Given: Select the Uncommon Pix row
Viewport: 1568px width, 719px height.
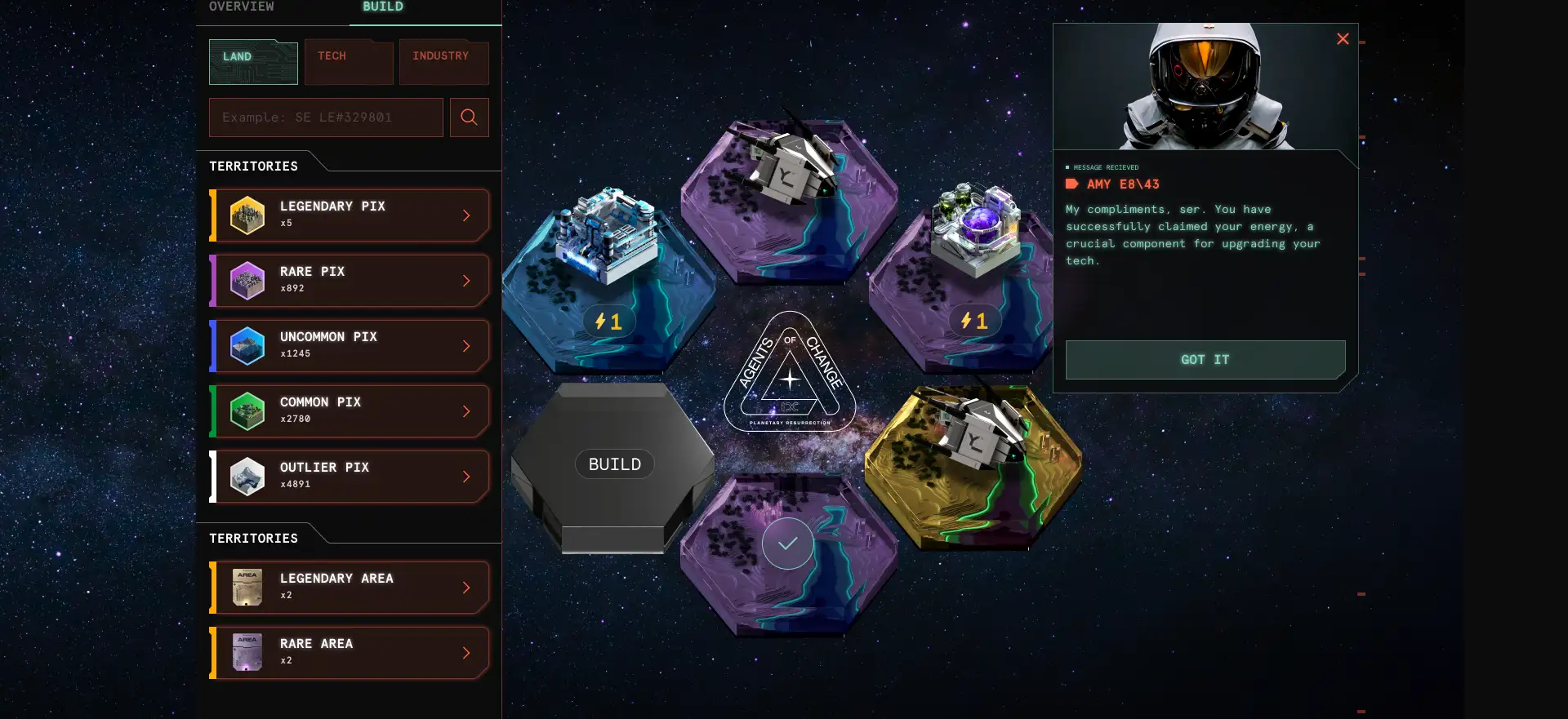Looking at the screenshot, I should pyautogui.click(x=350, y=346).
